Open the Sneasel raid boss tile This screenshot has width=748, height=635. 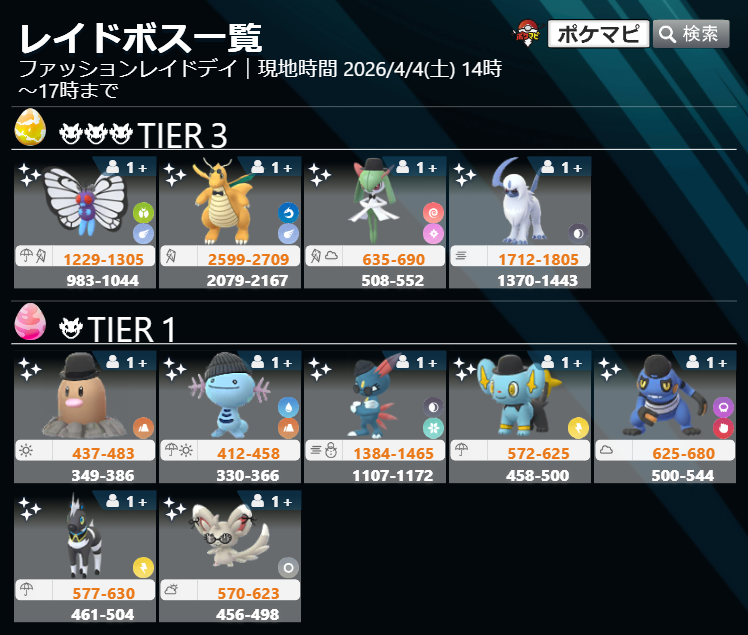click(x=375, y=416)
